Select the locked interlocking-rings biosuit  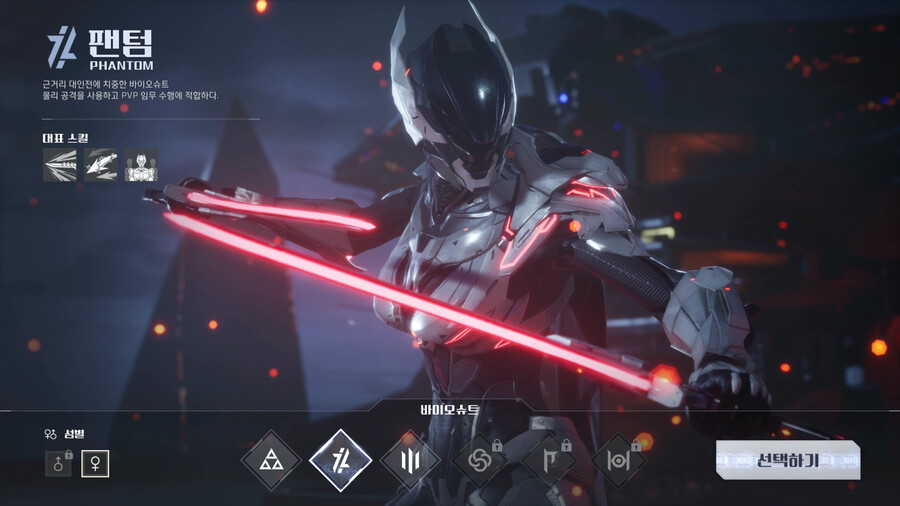coord(480,461)
